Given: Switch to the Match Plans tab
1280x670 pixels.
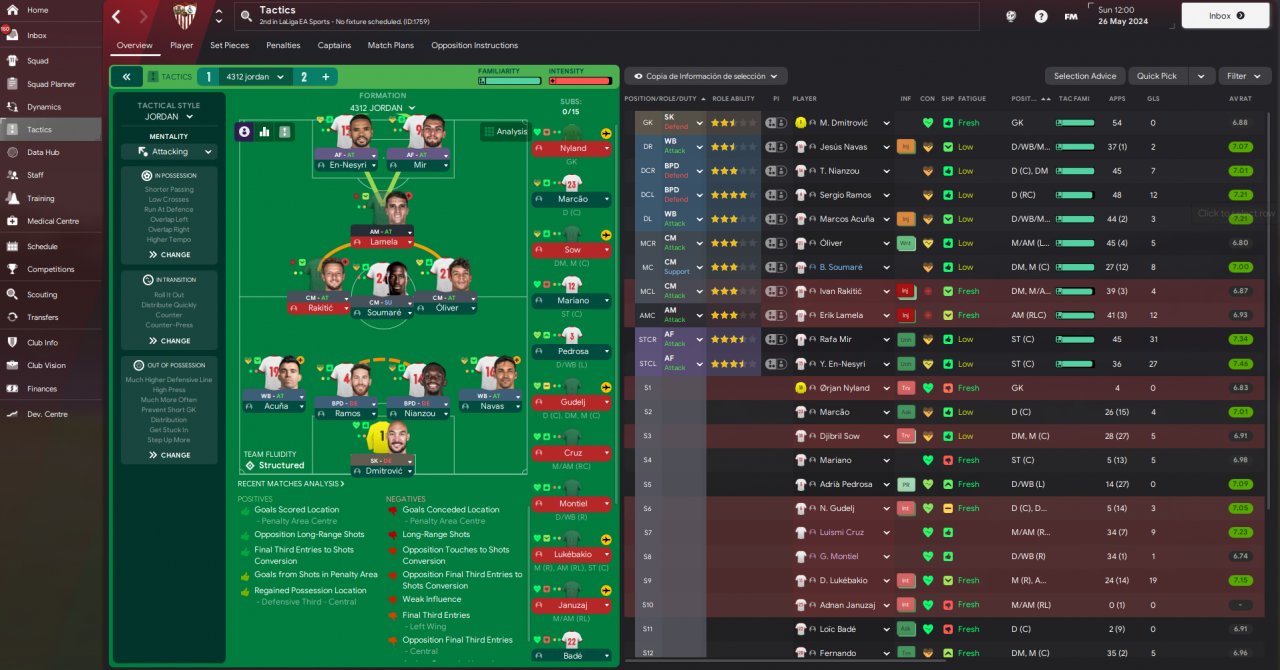Looking at the screenshot, I should 390,45.
